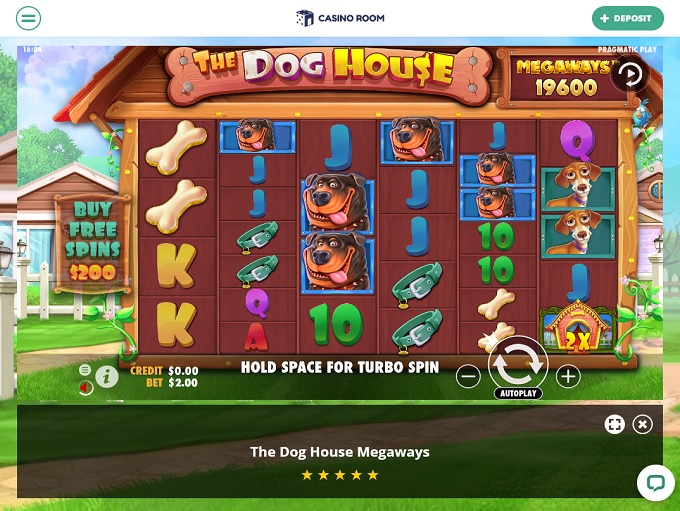Close the game with the X button

642,424
